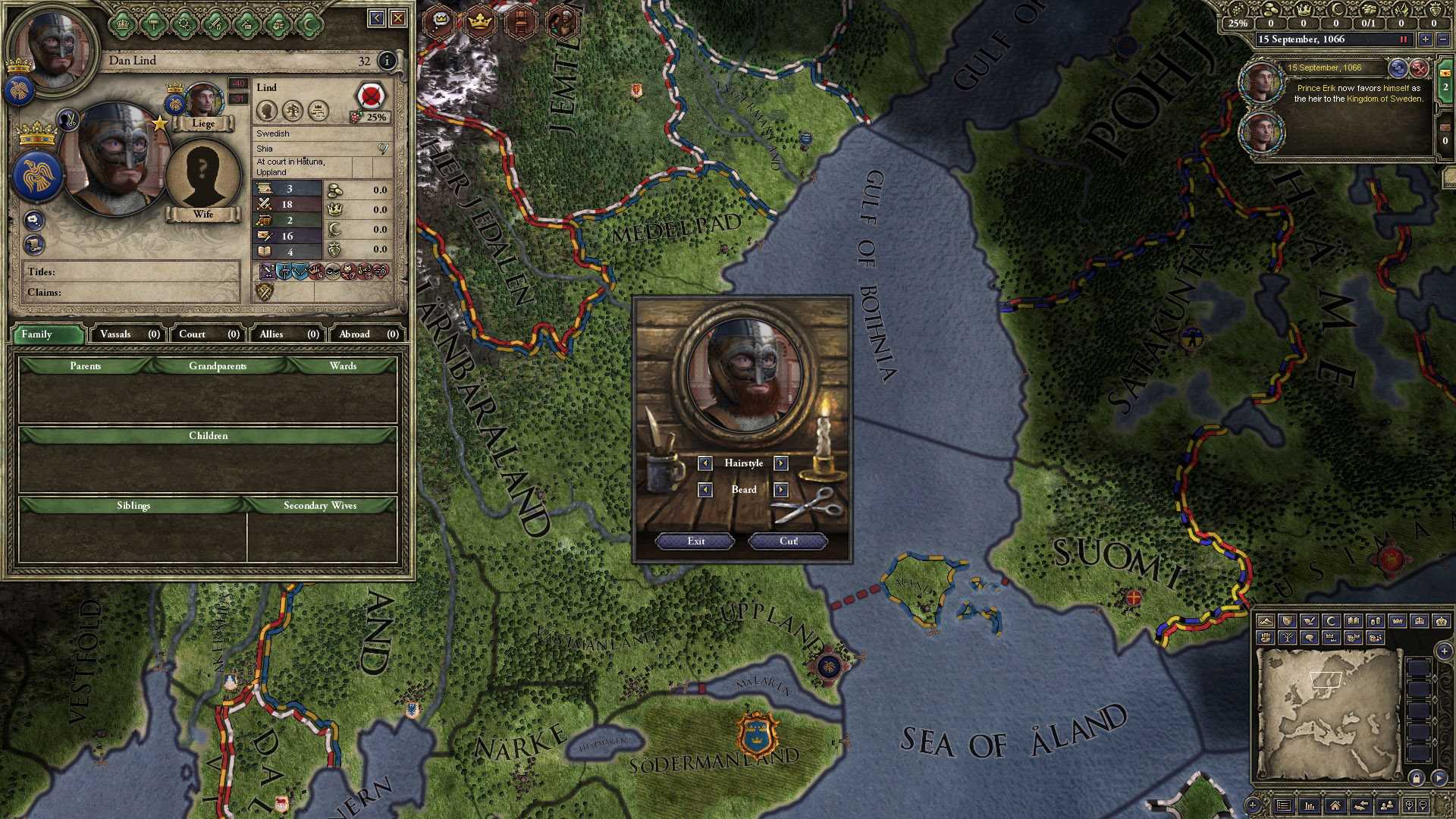Confirm the new look with the Cut! button
This screenshot has height=819, width=1456.
[x=786, y=541]
